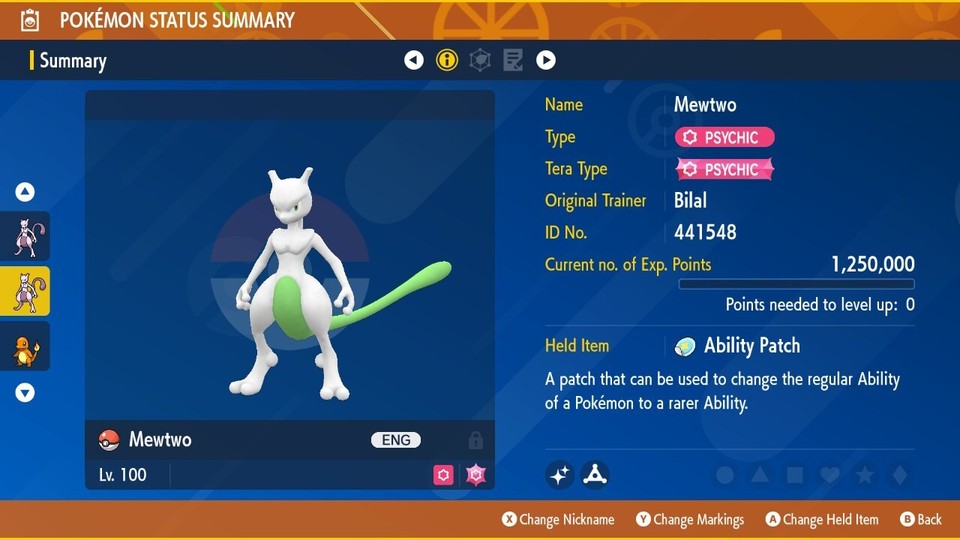Select the yellow info summary tab
The width and height of the screenshot is (960, 540).
click(447, 61)
